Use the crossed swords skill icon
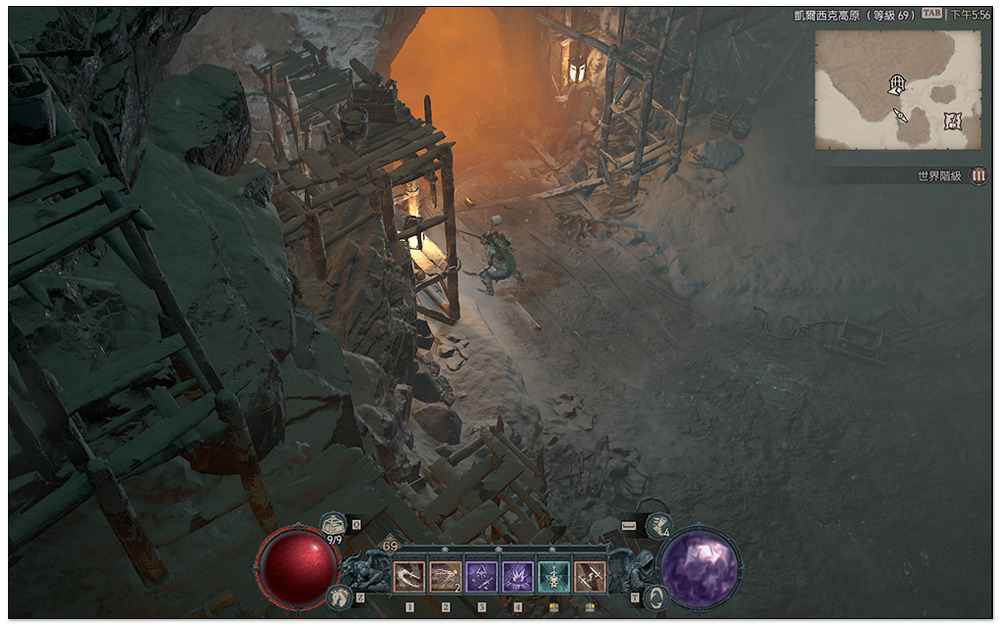The image size is (1000, 626). click(x=590, y=577)
